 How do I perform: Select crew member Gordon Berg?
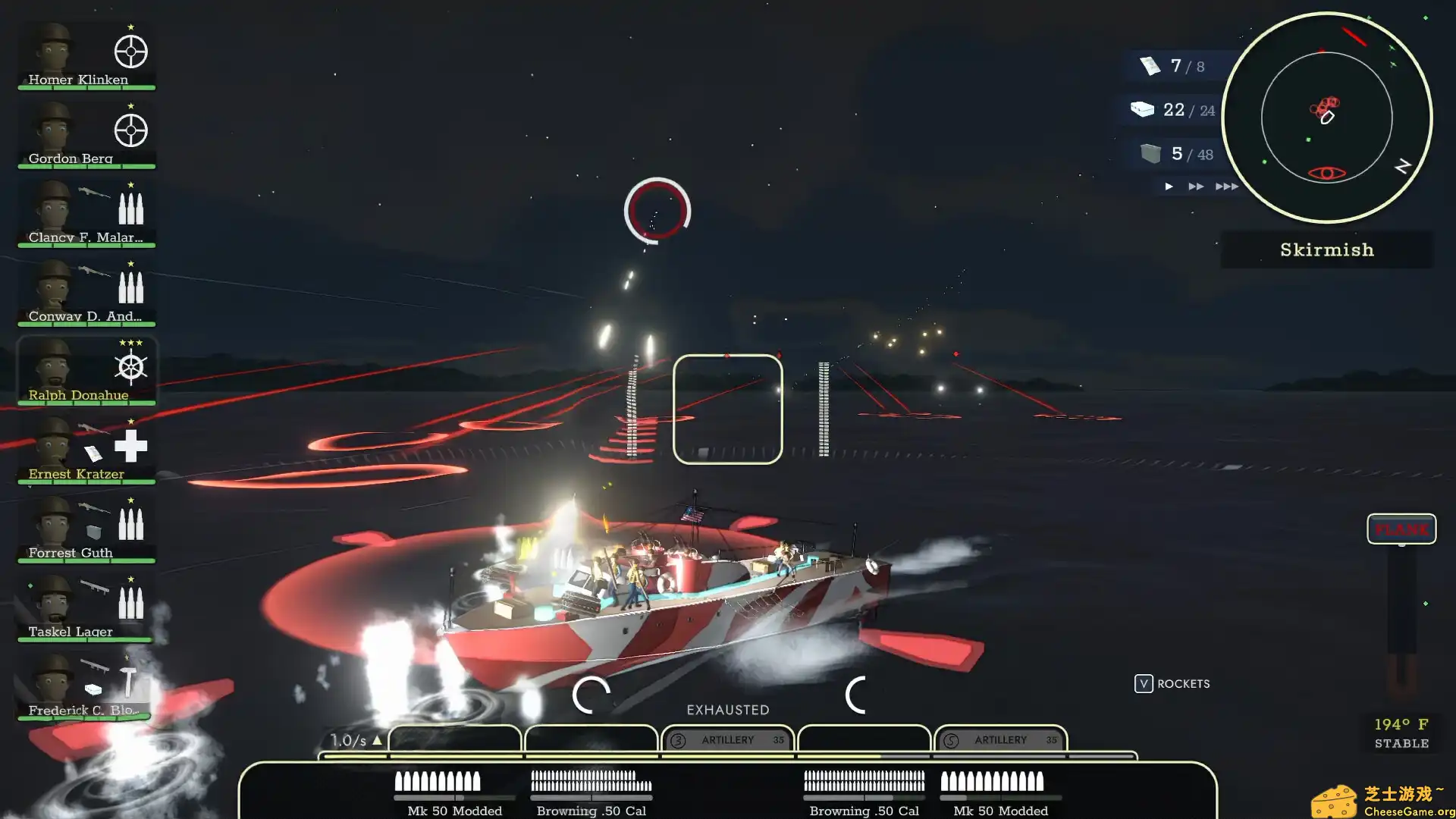point(86,134)
